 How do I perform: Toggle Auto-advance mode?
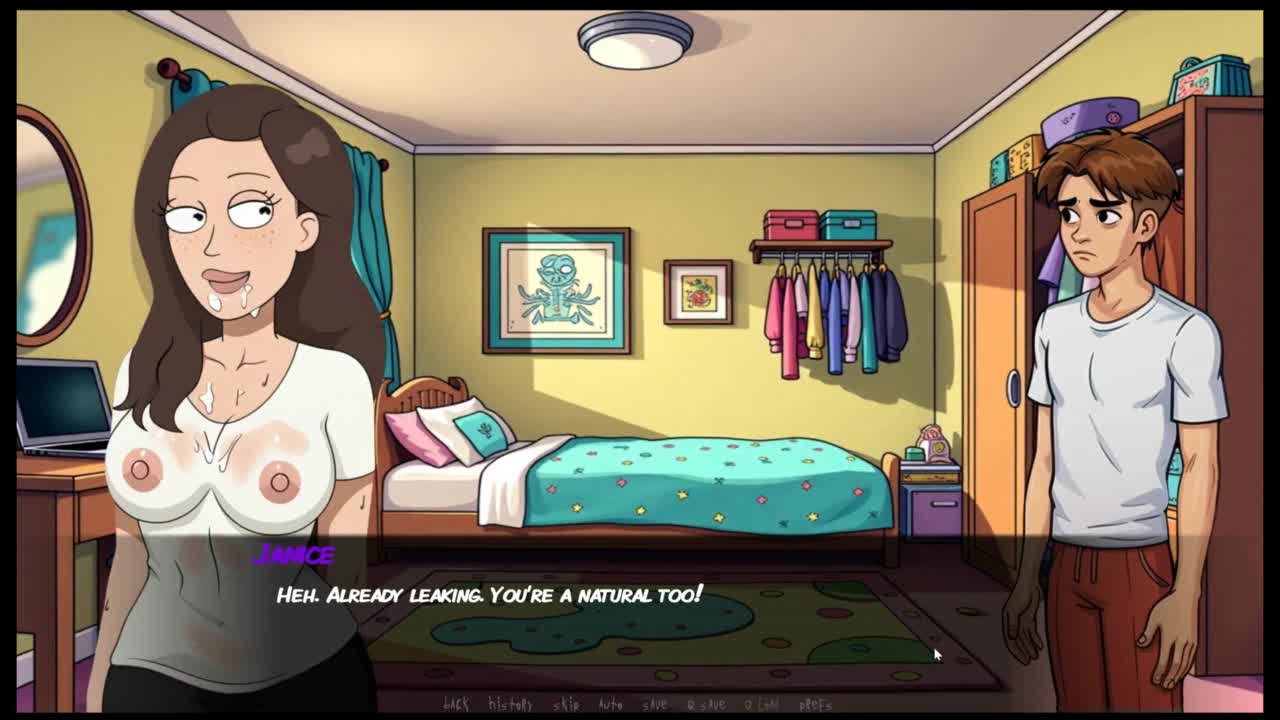point(610,705)
